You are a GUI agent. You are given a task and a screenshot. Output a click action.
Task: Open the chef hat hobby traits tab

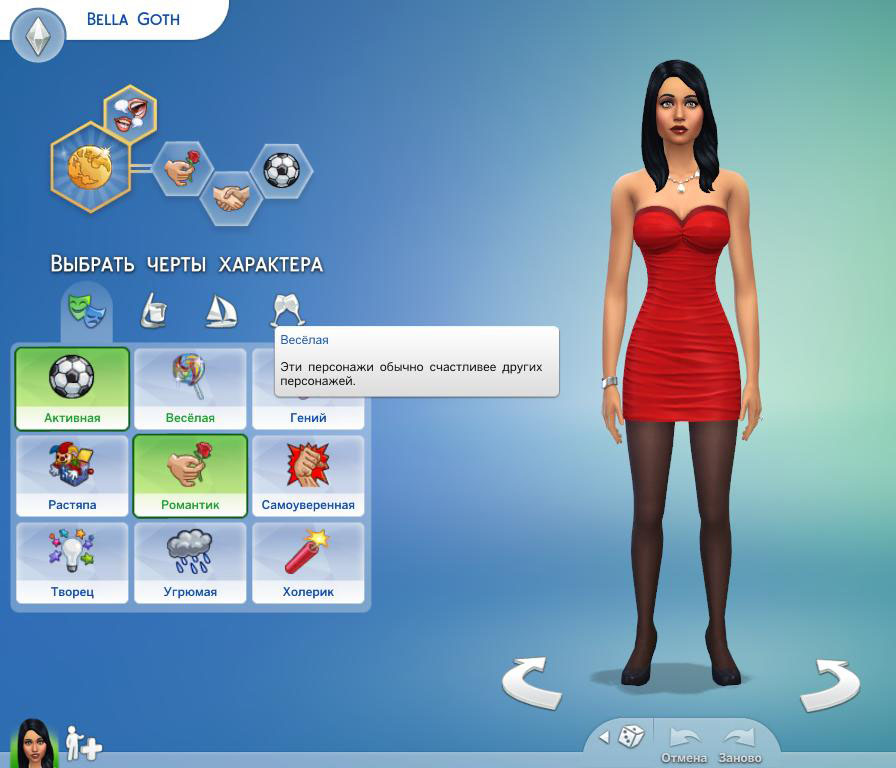click(153, 311)
